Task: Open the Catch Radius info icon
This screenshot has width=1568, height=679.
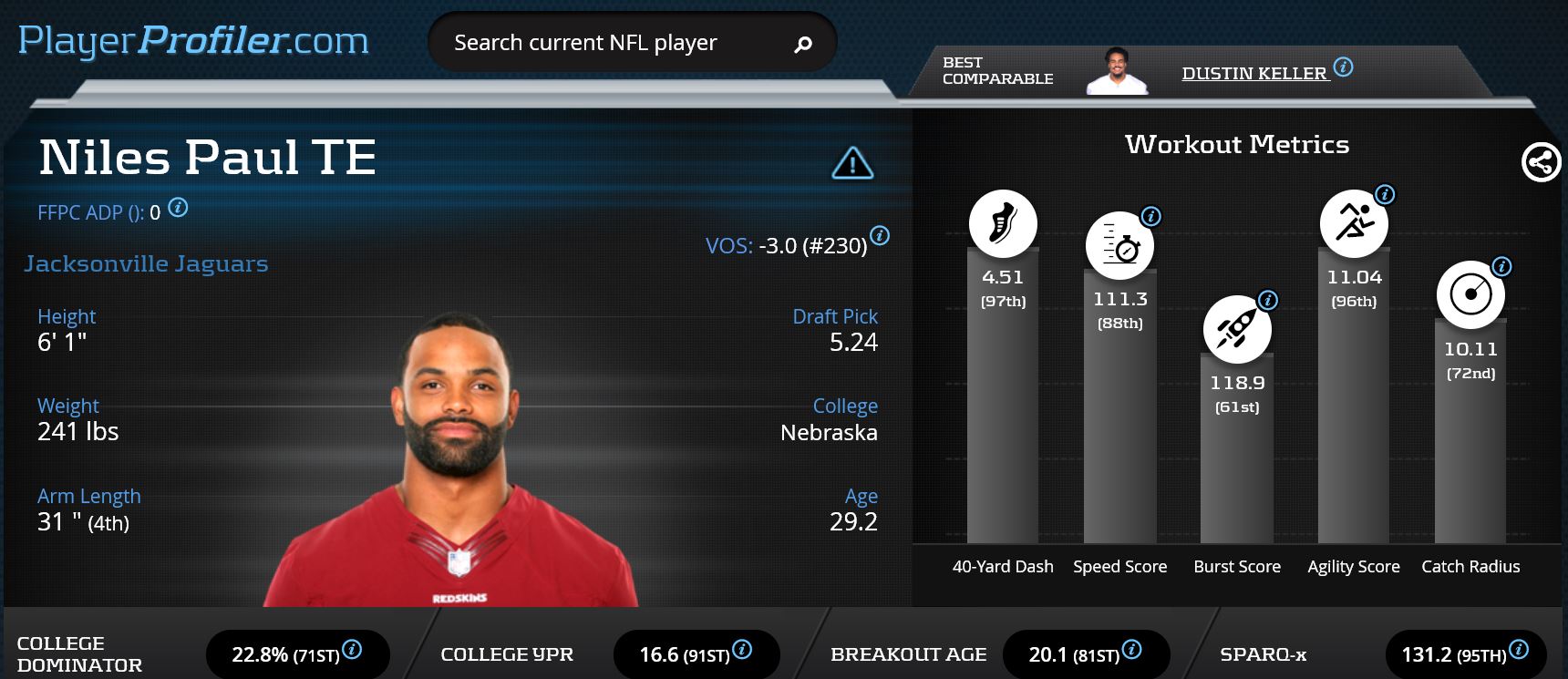Action: (1501, 266)
